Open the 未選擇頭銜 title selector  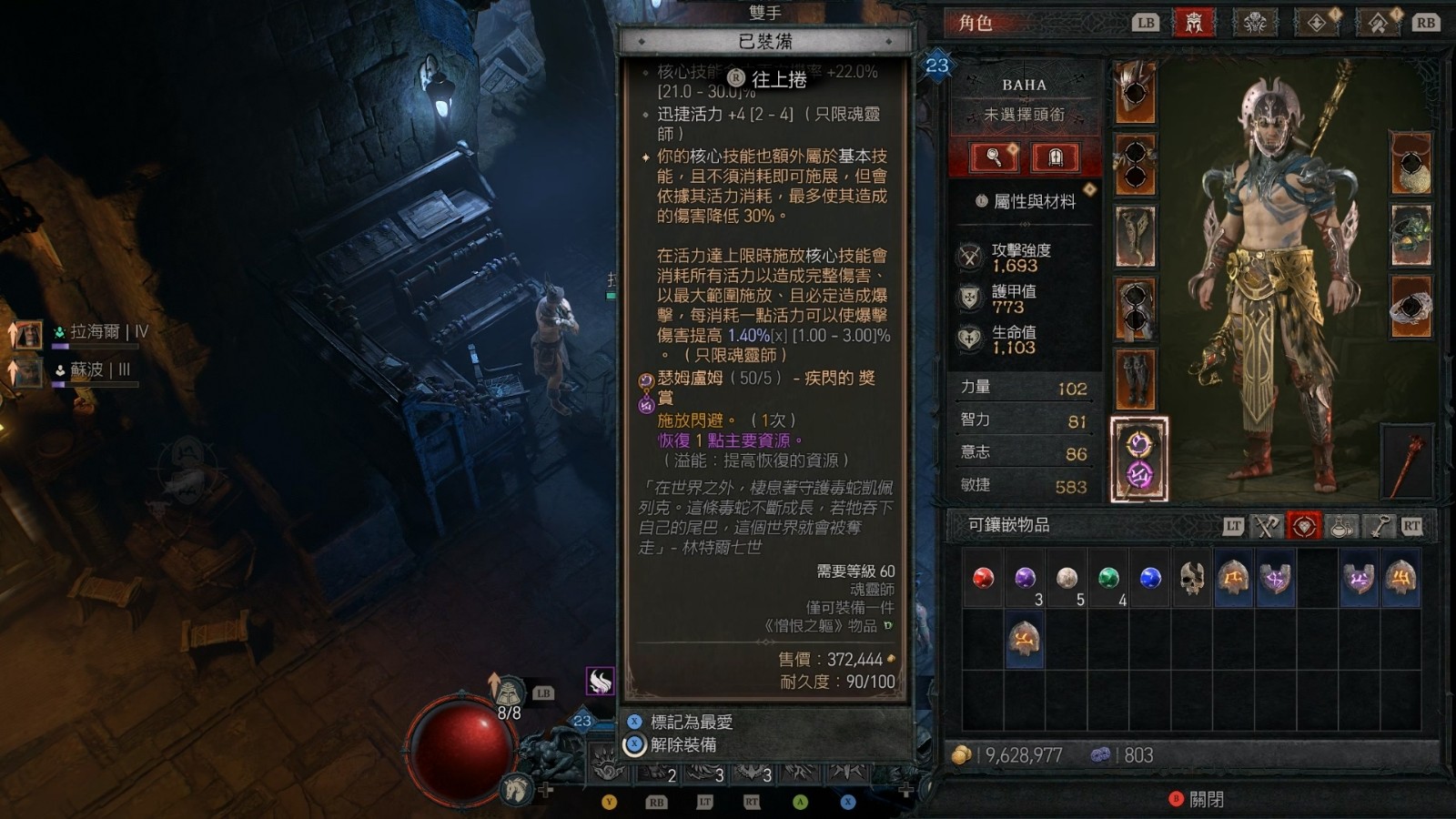tap(1025, 114)
